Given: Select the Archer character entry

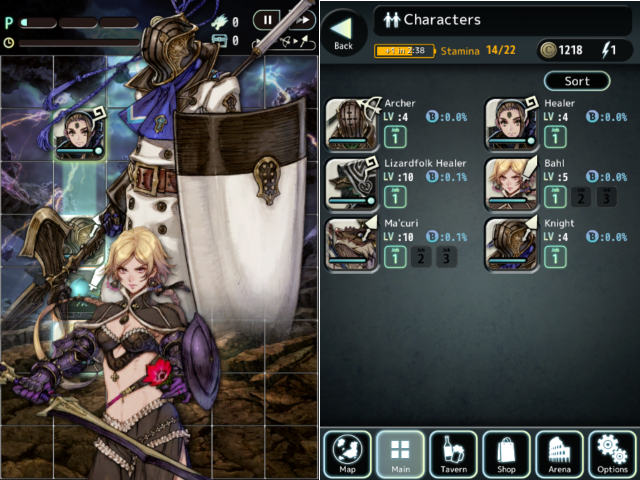Looking at the screenshot, I should pos(353,125).
